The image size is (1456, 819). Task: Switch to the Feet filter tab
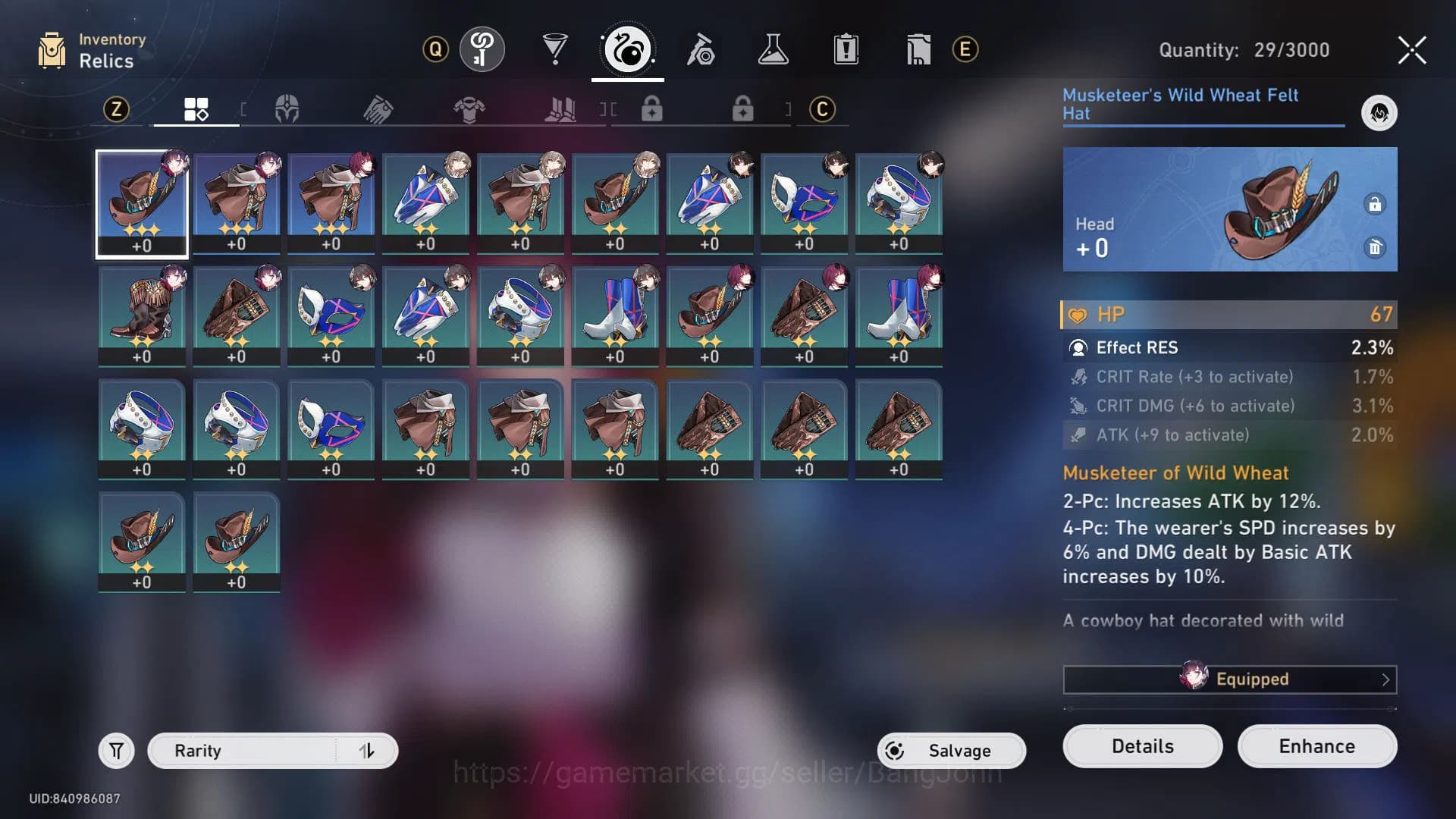pyautogui.click(x=561, y=109)
